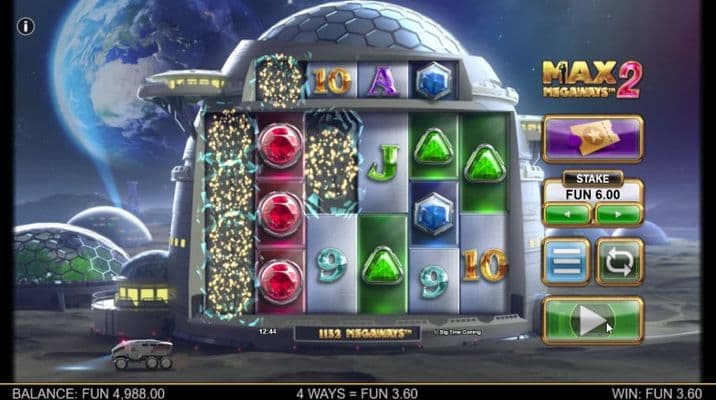Open the info button
The image size is (716, 400).
tap(26, 26)
